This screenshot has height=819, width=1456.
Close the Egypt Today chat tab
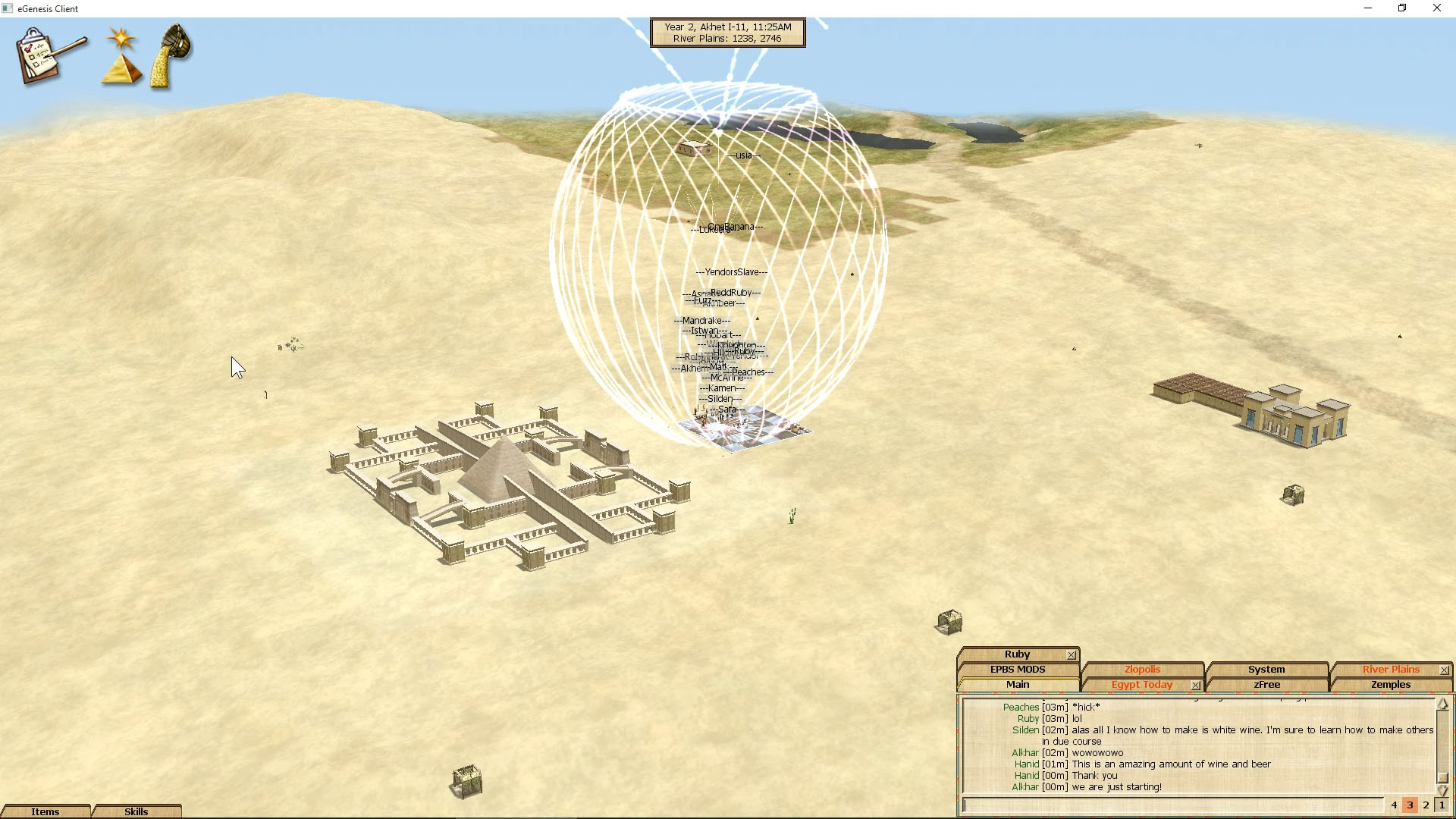point(1196,686)
